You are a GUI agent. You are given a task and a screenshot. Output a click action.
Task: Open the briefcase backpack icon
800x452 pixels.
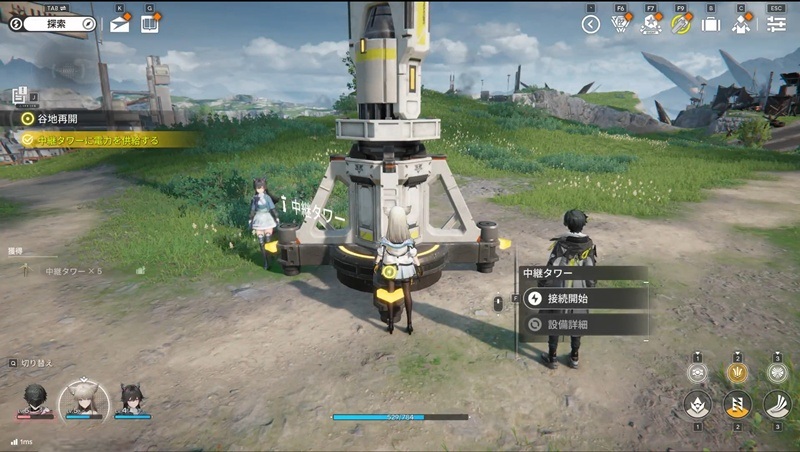point(711,25)
